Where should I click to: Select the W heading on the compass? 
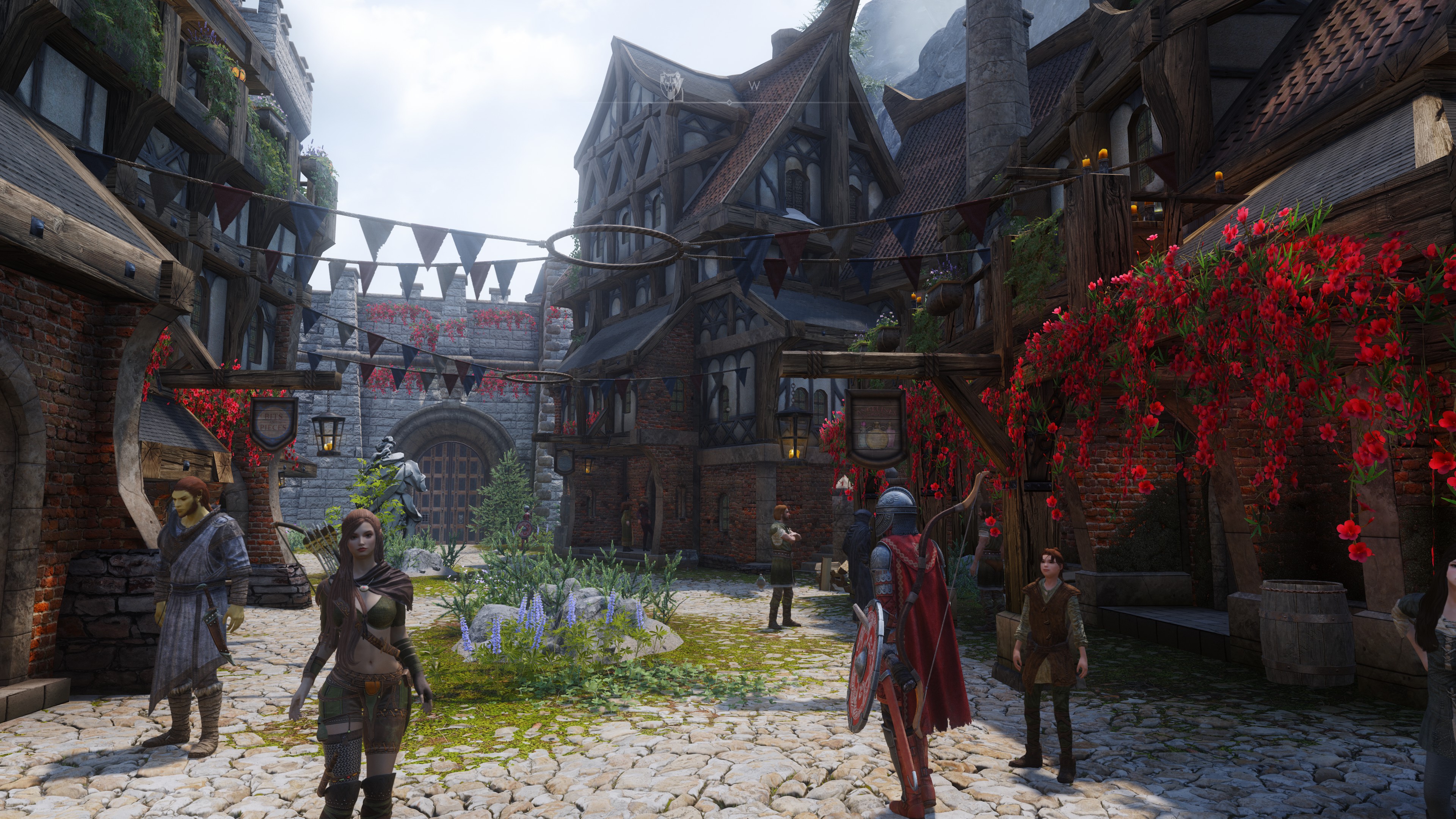pos(754,86)
